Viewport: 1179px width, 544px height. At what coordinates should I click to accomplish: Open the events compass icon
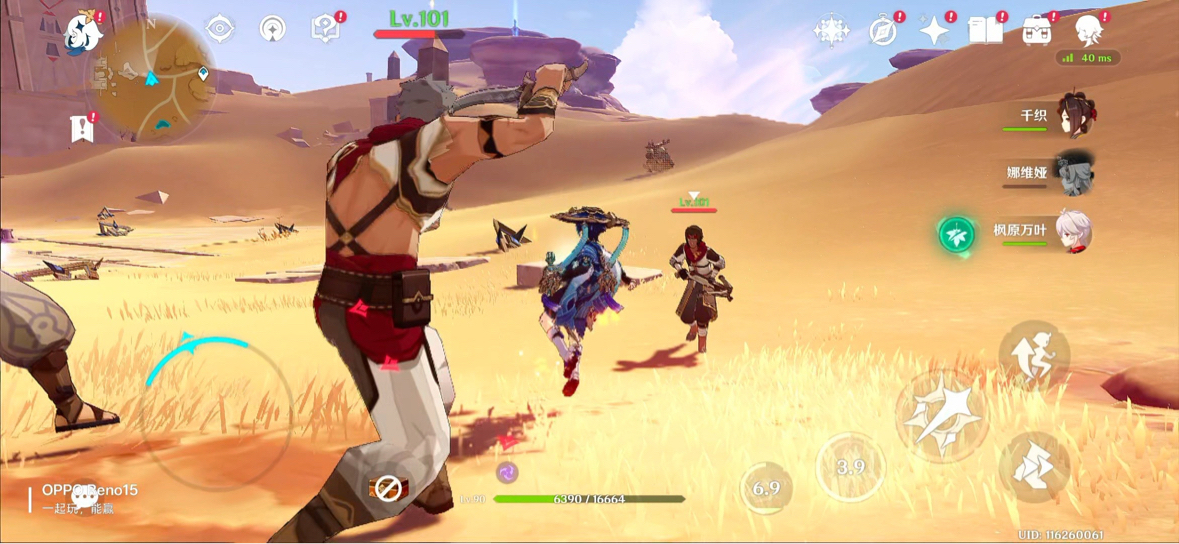pos(883,31)
